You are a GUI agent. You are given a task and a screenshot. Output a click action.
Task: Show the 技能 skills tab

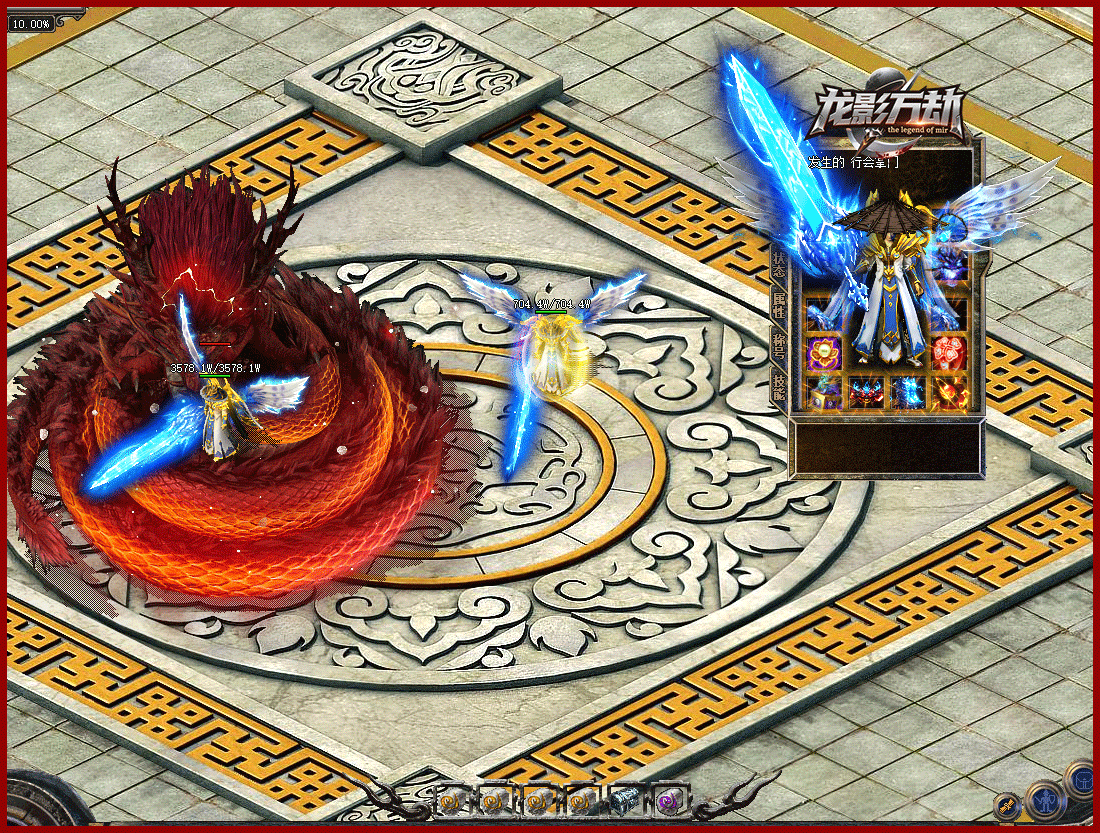tap(779, 385)
